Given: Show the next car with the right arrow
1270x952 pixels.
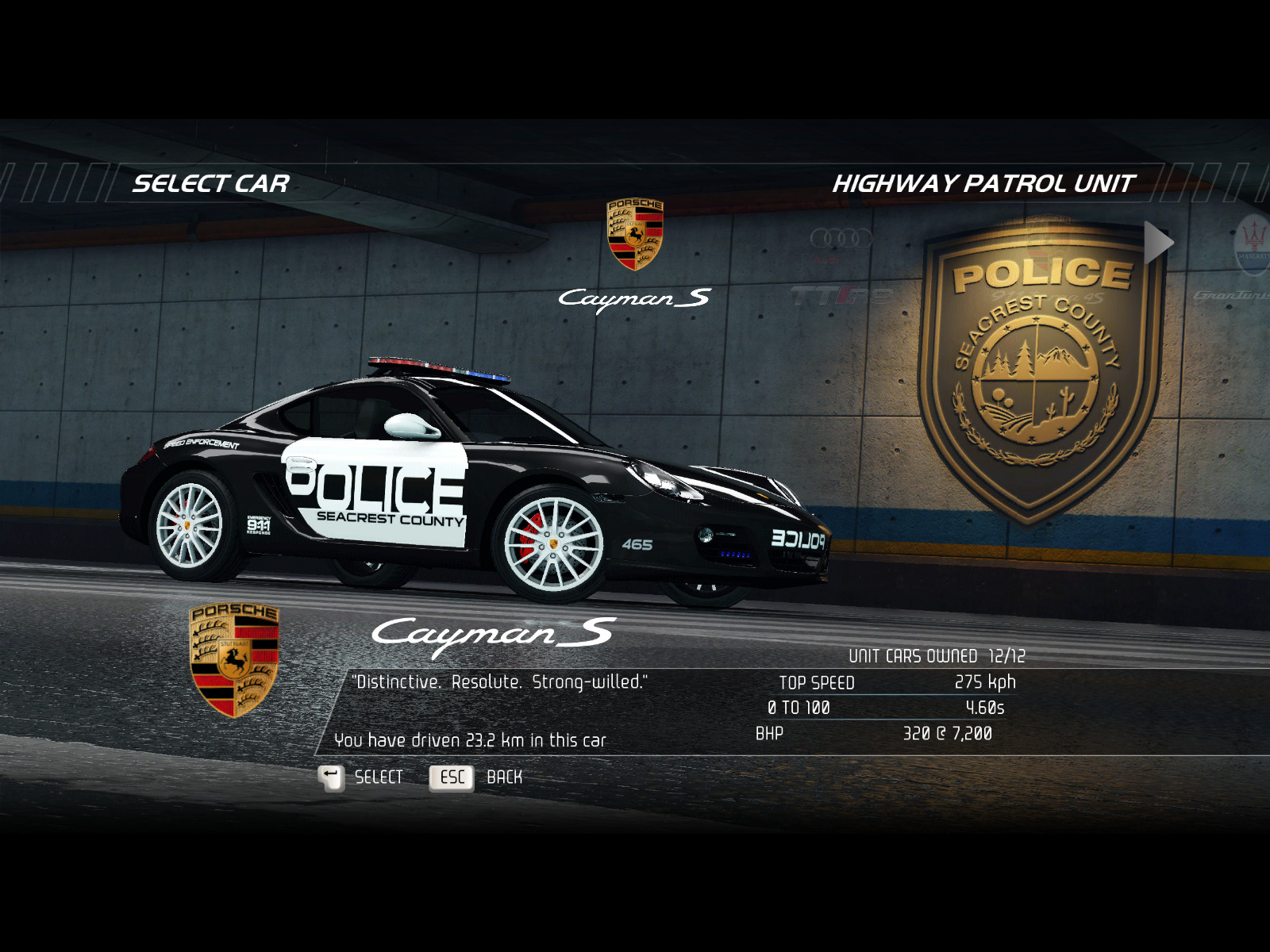Looking at the screenshot, I should (1158, 243).
